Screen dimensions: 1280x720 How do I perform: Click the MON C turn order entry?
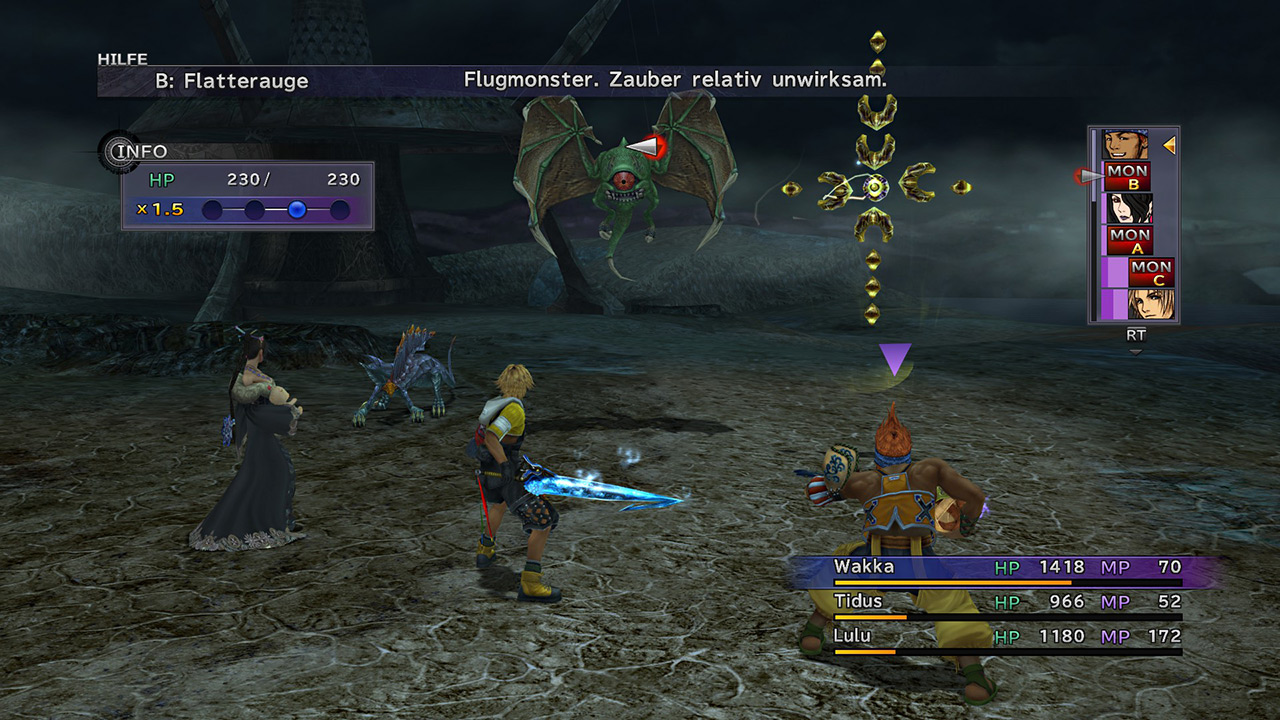1151,272
